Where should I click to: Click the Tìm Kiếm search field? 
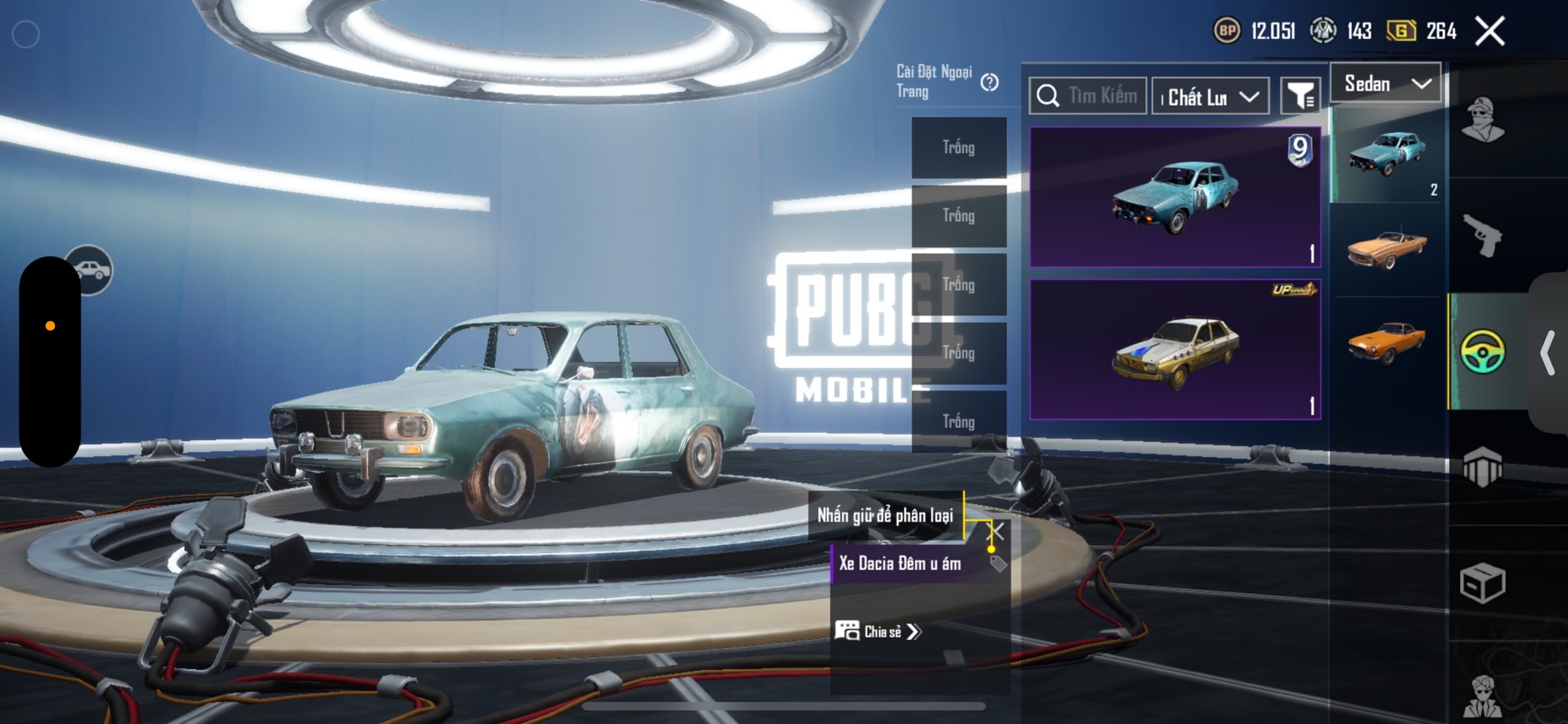point(1088,97)
